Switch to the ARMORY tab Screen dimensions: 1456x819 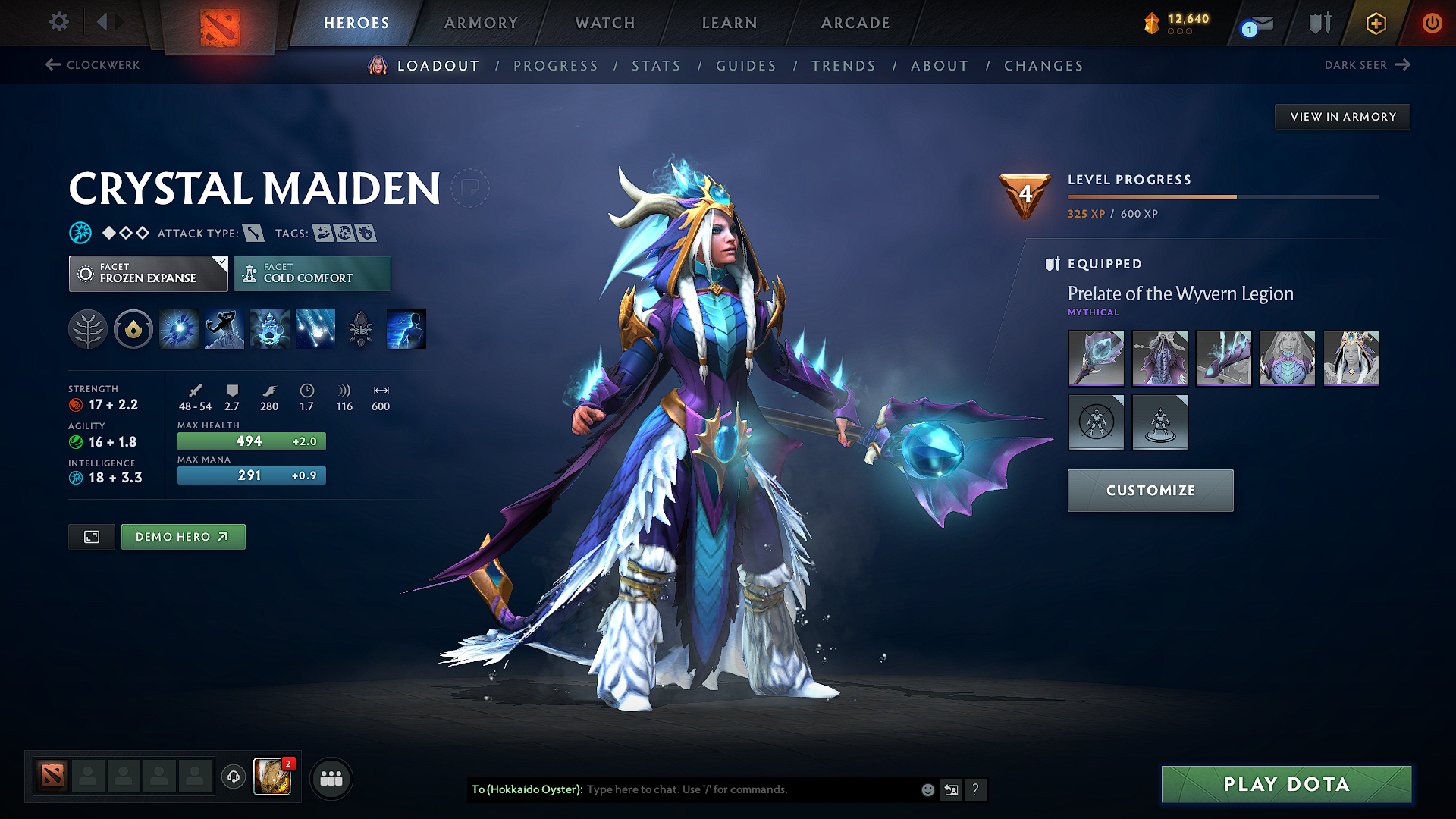tap(481, 23)
